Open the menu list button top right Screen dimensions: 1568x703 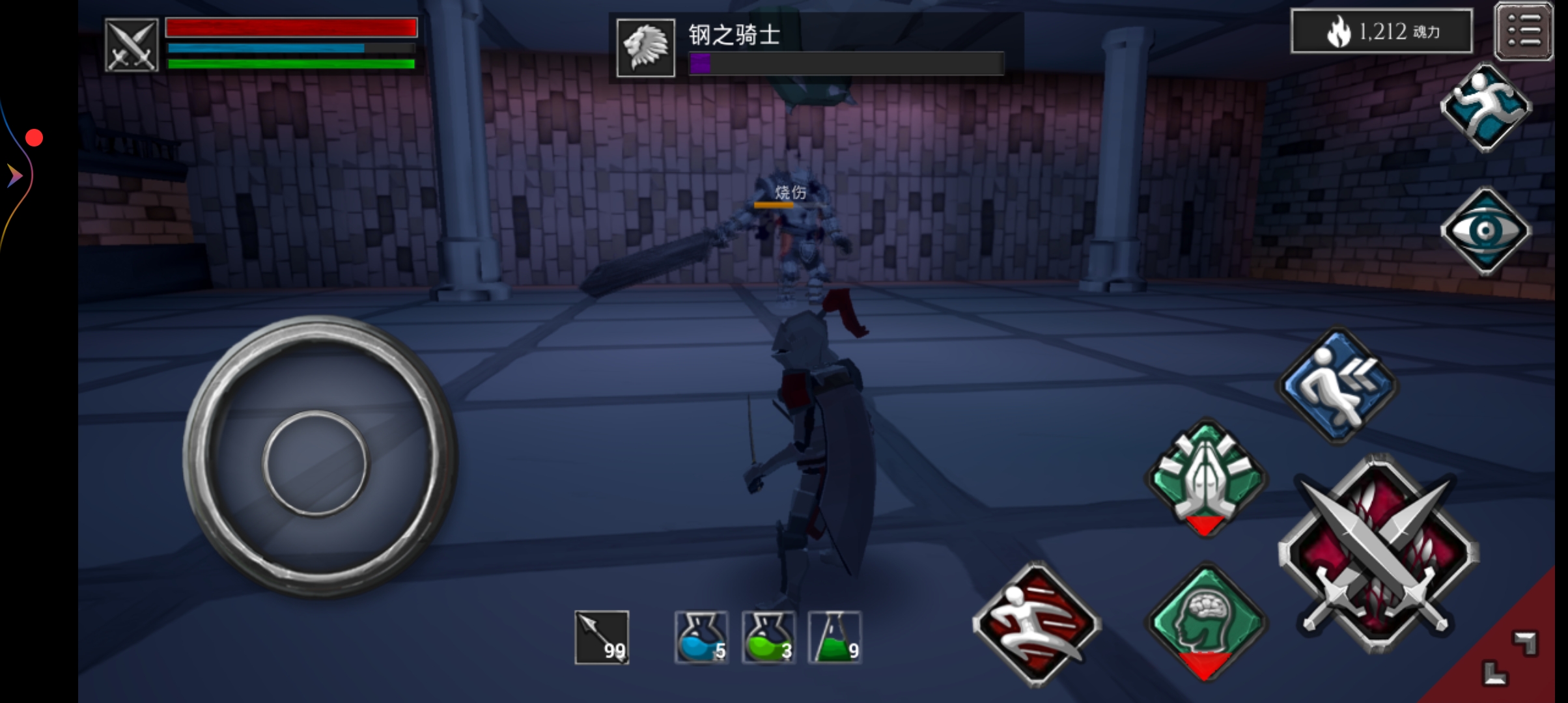point(1524,31)
